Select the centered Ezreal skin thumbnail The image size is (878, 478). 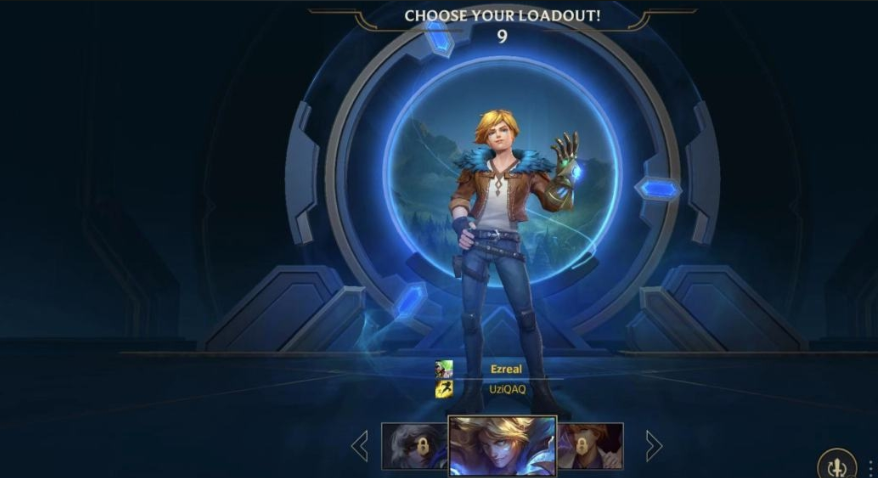[x=502, y=446]
